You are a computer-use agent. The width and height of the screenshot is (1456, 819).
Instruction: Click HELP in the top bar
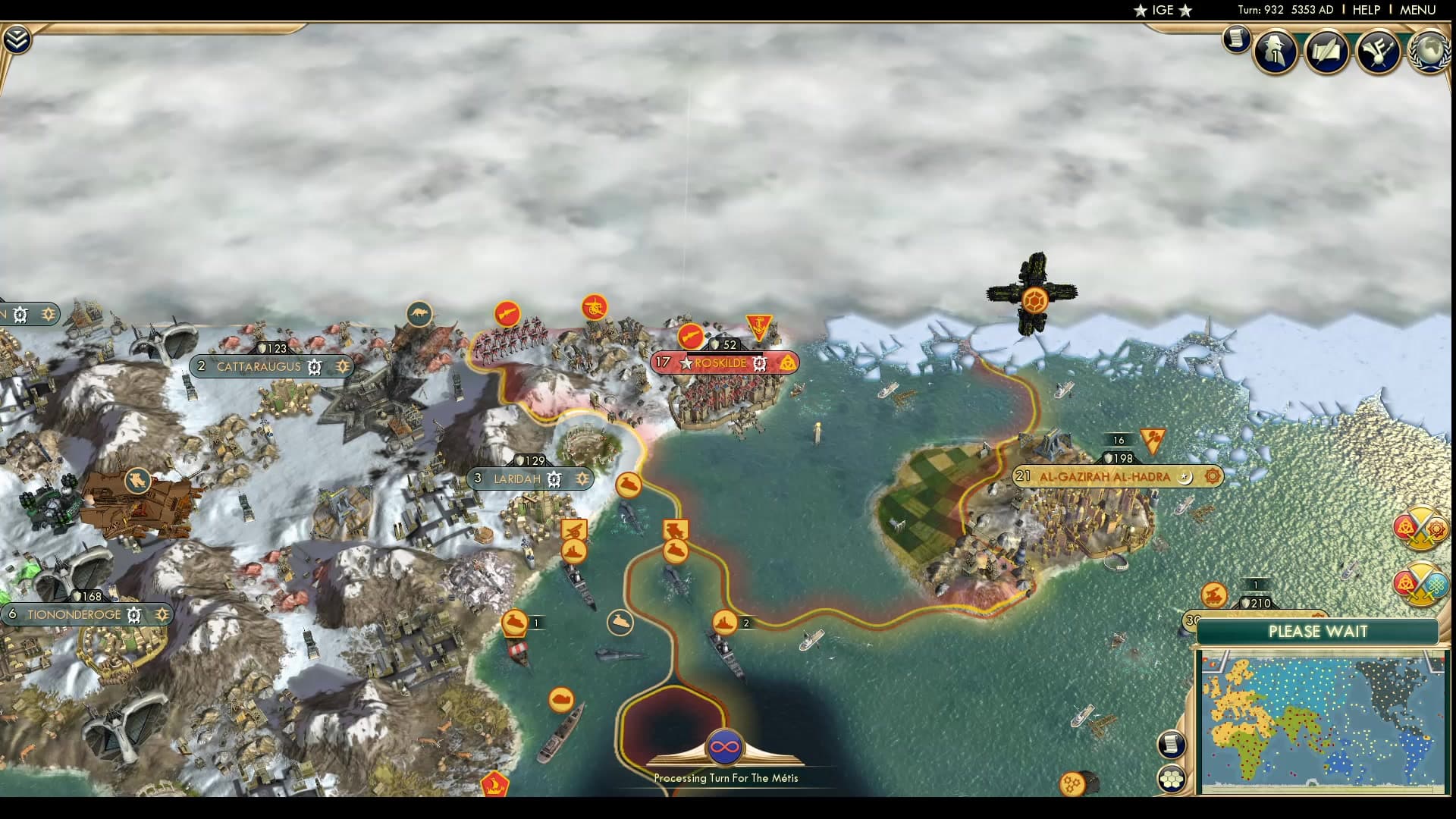pyautogui.click(x=1365, y=11)
